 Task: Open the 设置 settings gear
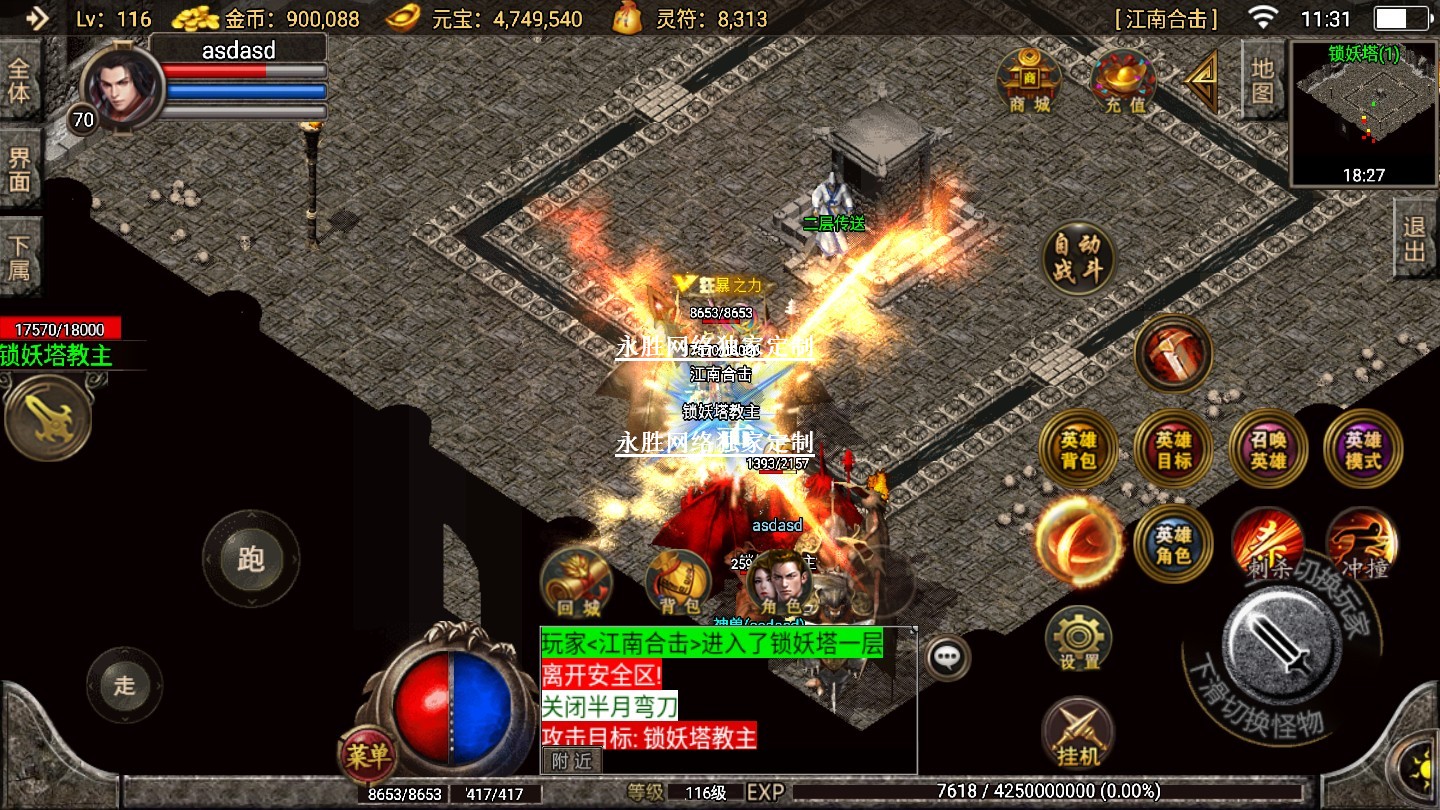[1078, 637]
